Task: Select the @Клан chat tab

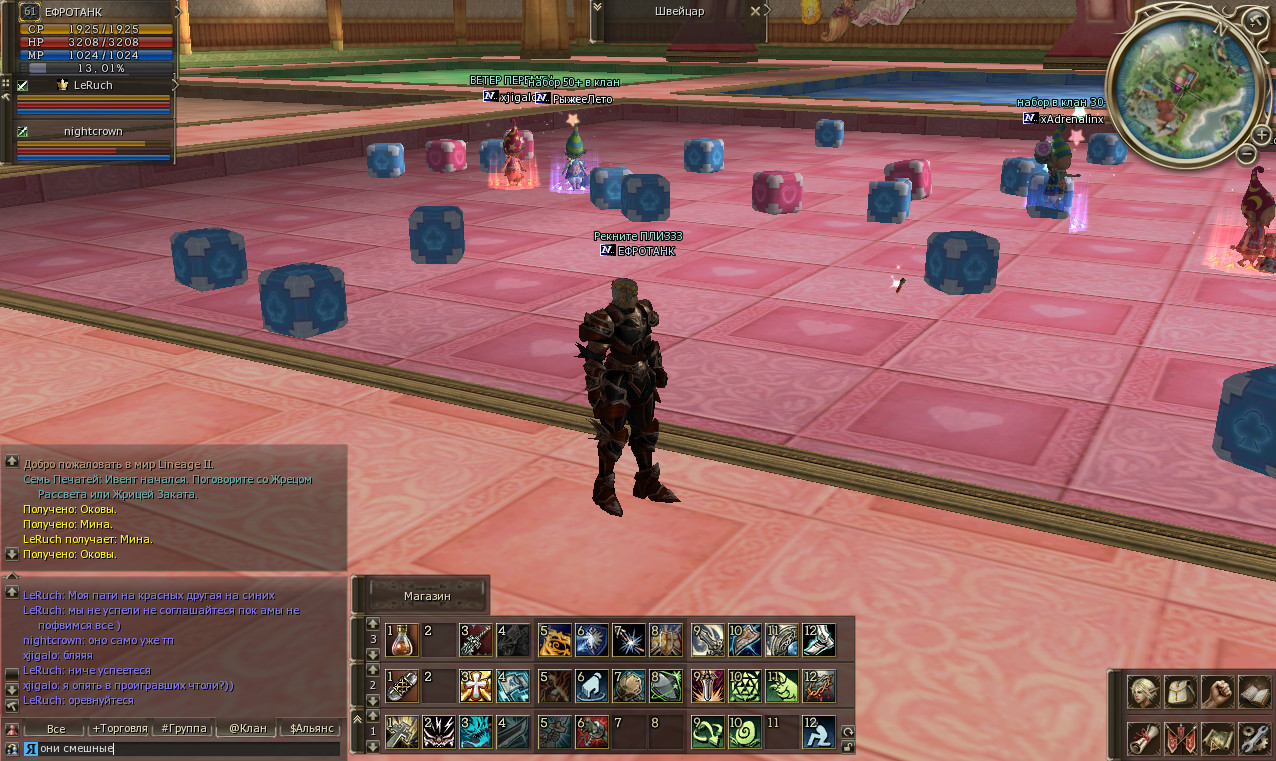Action: point(247,729)
